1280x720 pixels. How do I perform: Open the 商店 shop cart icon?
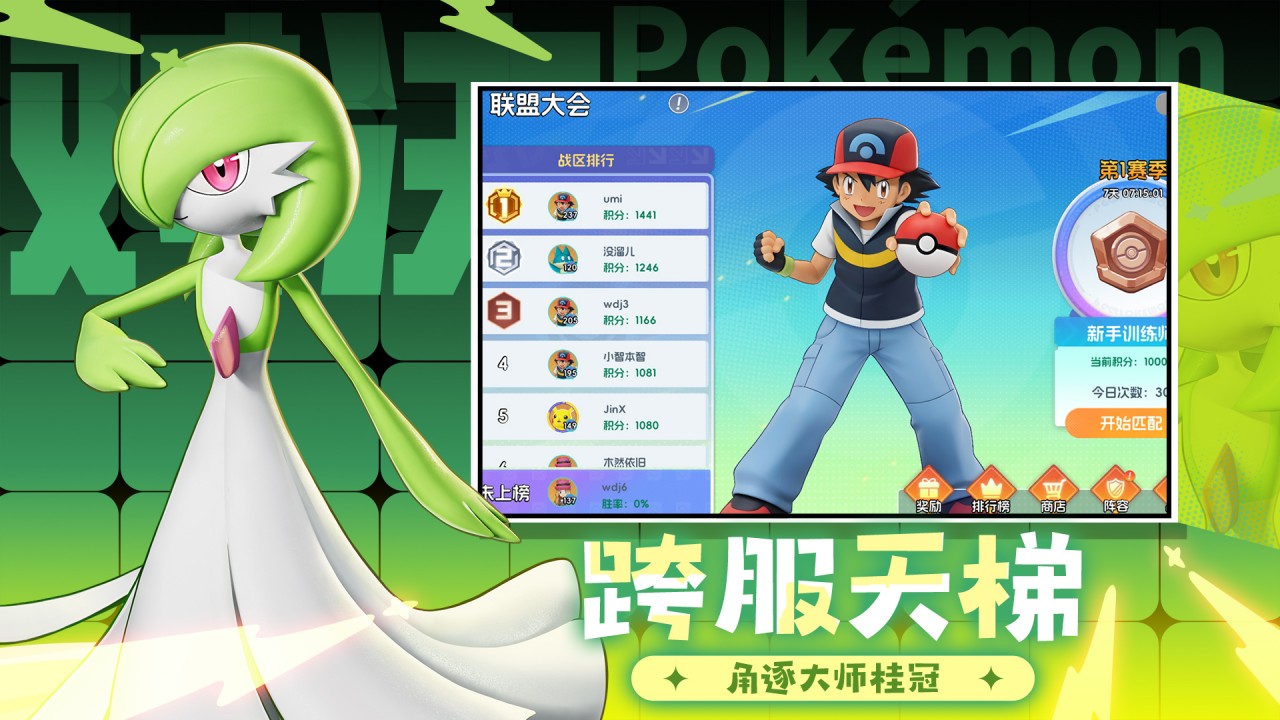tap(1053, 487)
